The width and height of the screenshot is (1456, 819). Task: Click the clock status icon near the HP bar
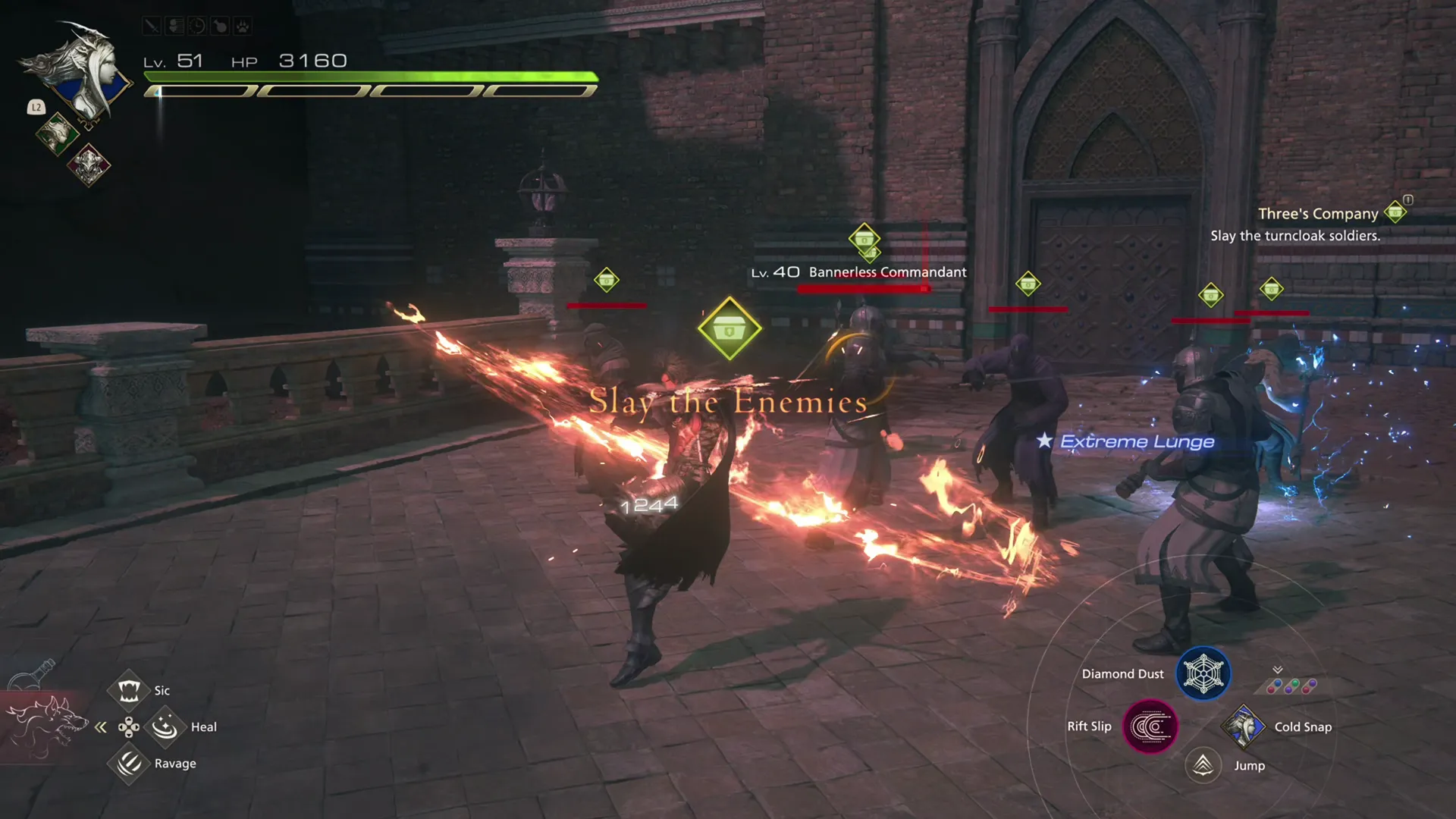click(x=196, y=25)
